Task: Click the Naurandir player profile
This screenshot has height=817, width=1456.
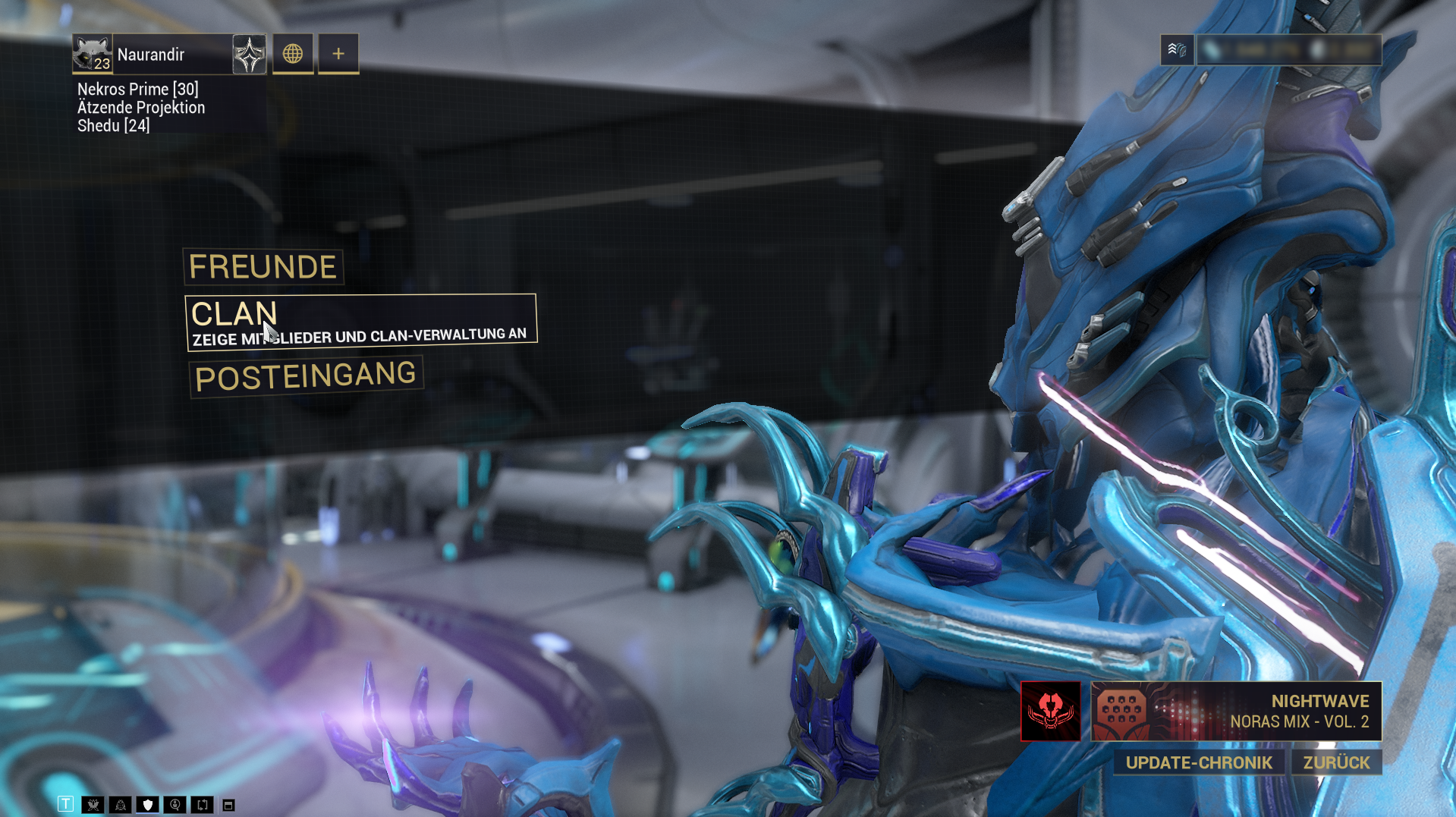Action: click(152, 55)
